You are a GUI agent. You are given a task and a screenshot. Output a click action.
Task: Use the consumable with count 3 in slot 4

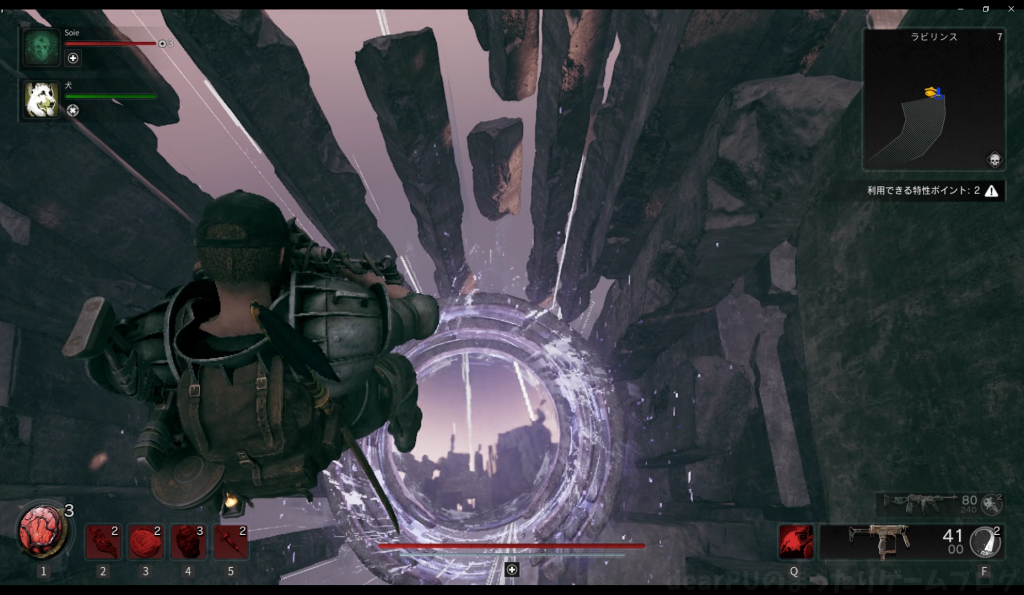click(x=188, y=542)
